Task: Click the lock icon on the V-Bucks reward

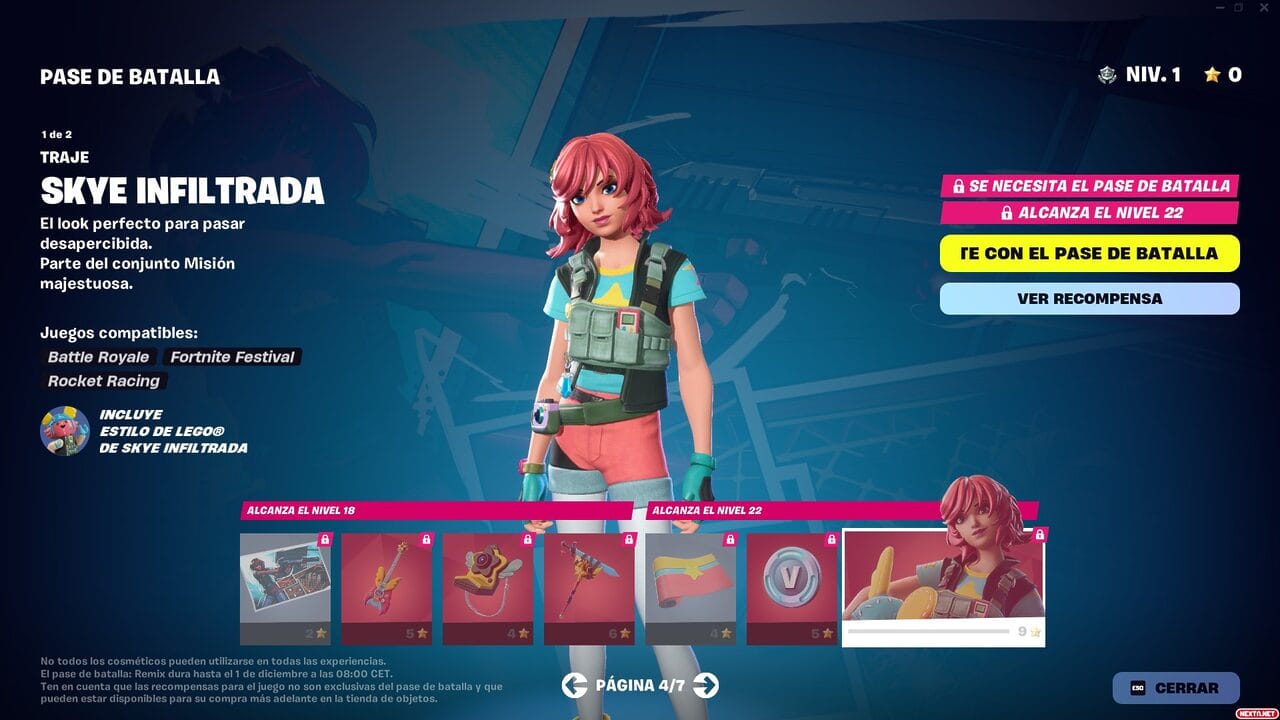Action: click(831, 540)
